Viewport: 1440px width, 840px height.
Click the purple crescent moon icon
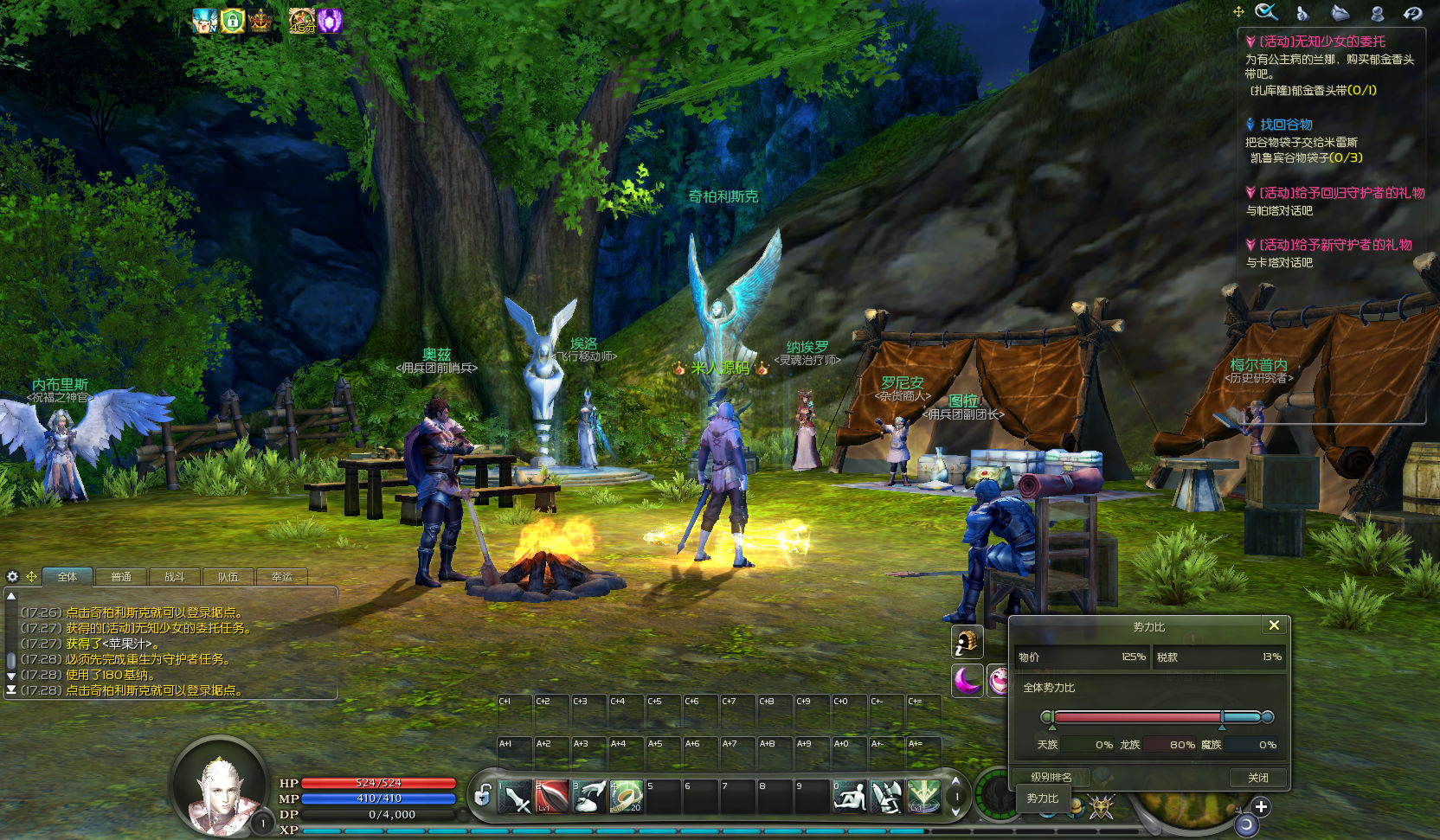tap(967, 680)
